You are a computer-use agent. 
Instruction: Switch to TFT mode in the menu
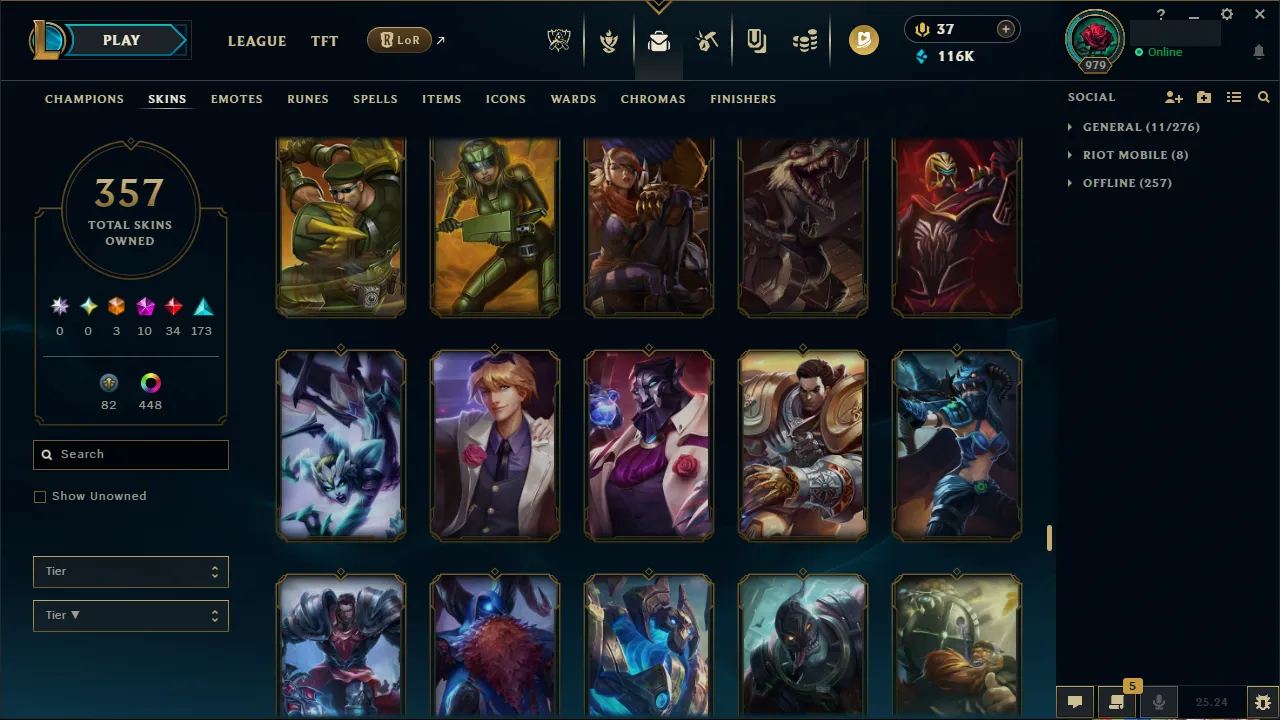tap(324, 41)
